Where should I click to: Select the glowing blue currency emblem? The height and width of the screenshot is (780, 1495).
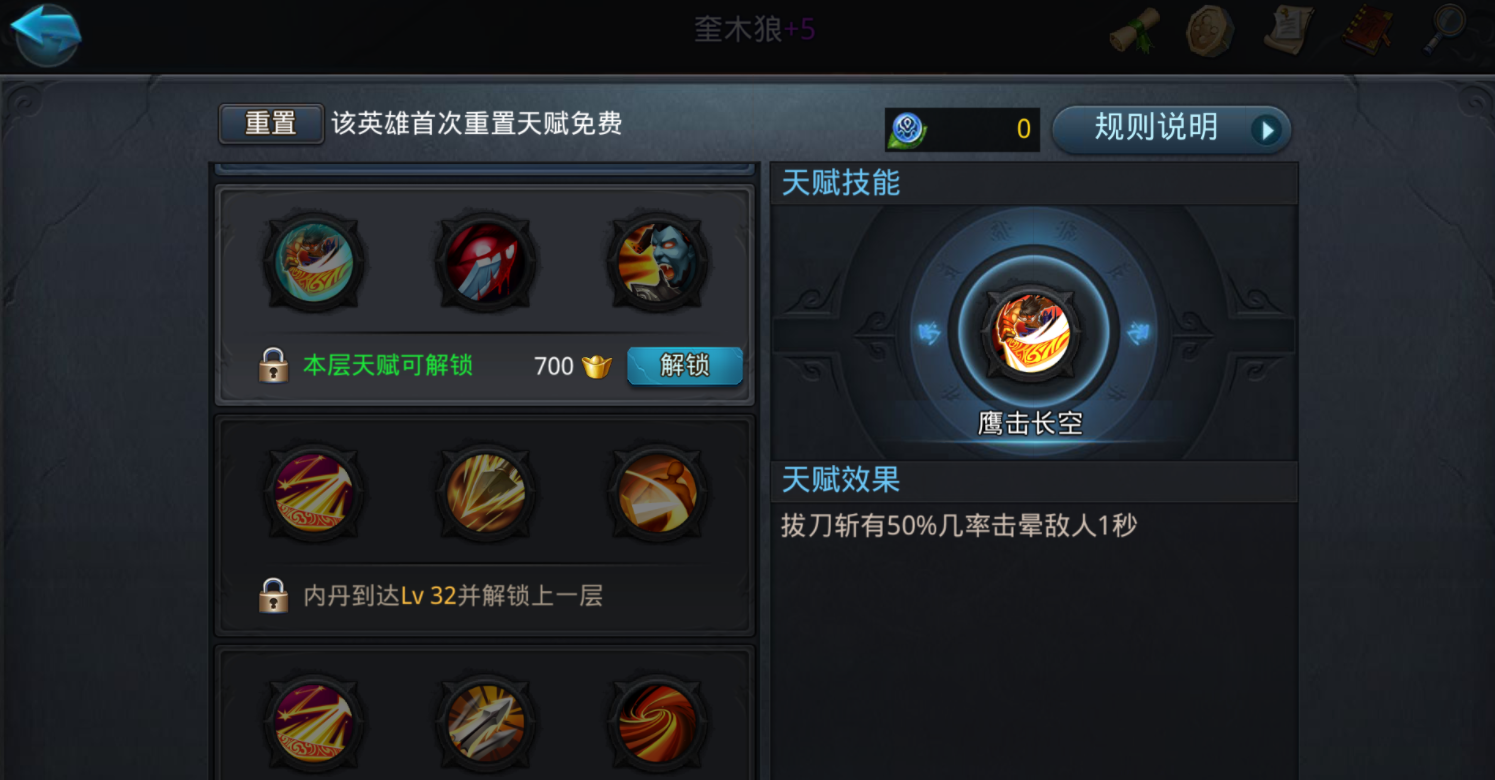click(908, 128)
